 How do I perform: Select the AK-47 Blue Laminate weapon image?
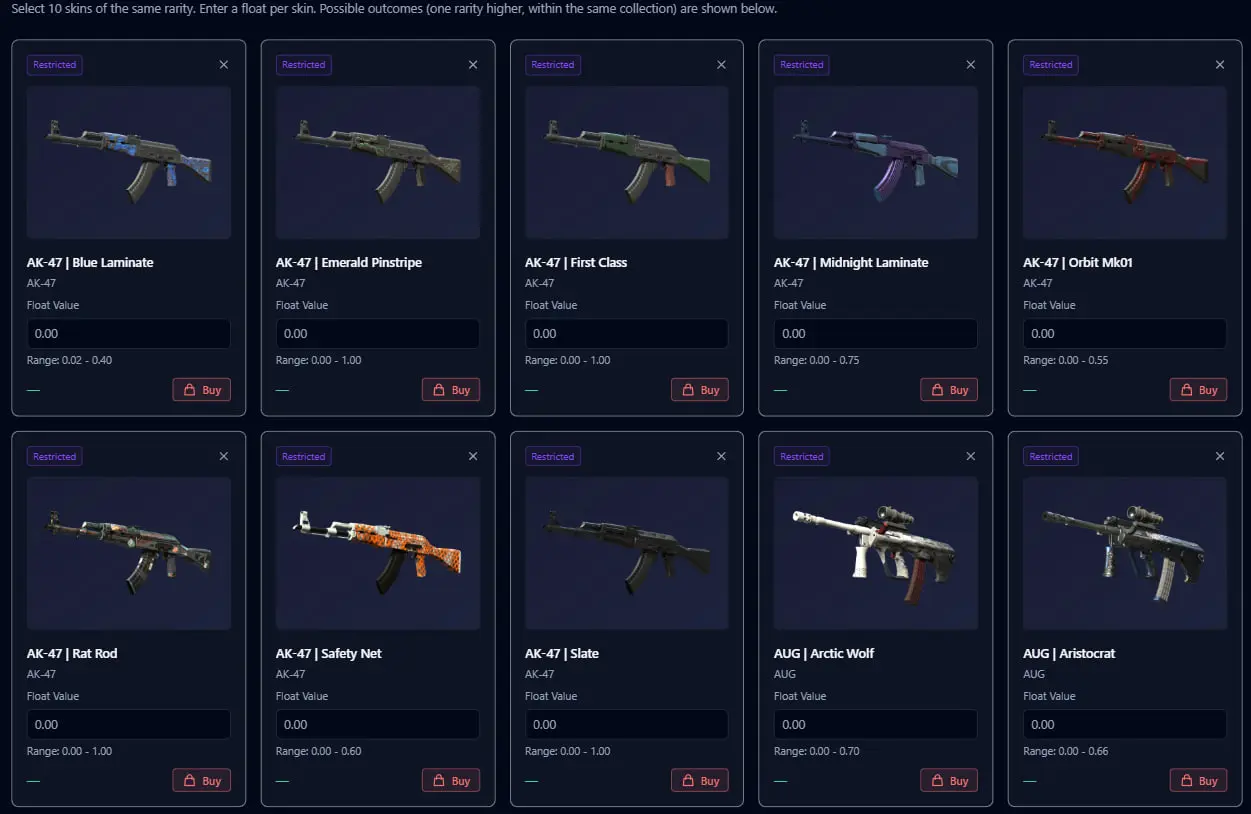[129, 162]
